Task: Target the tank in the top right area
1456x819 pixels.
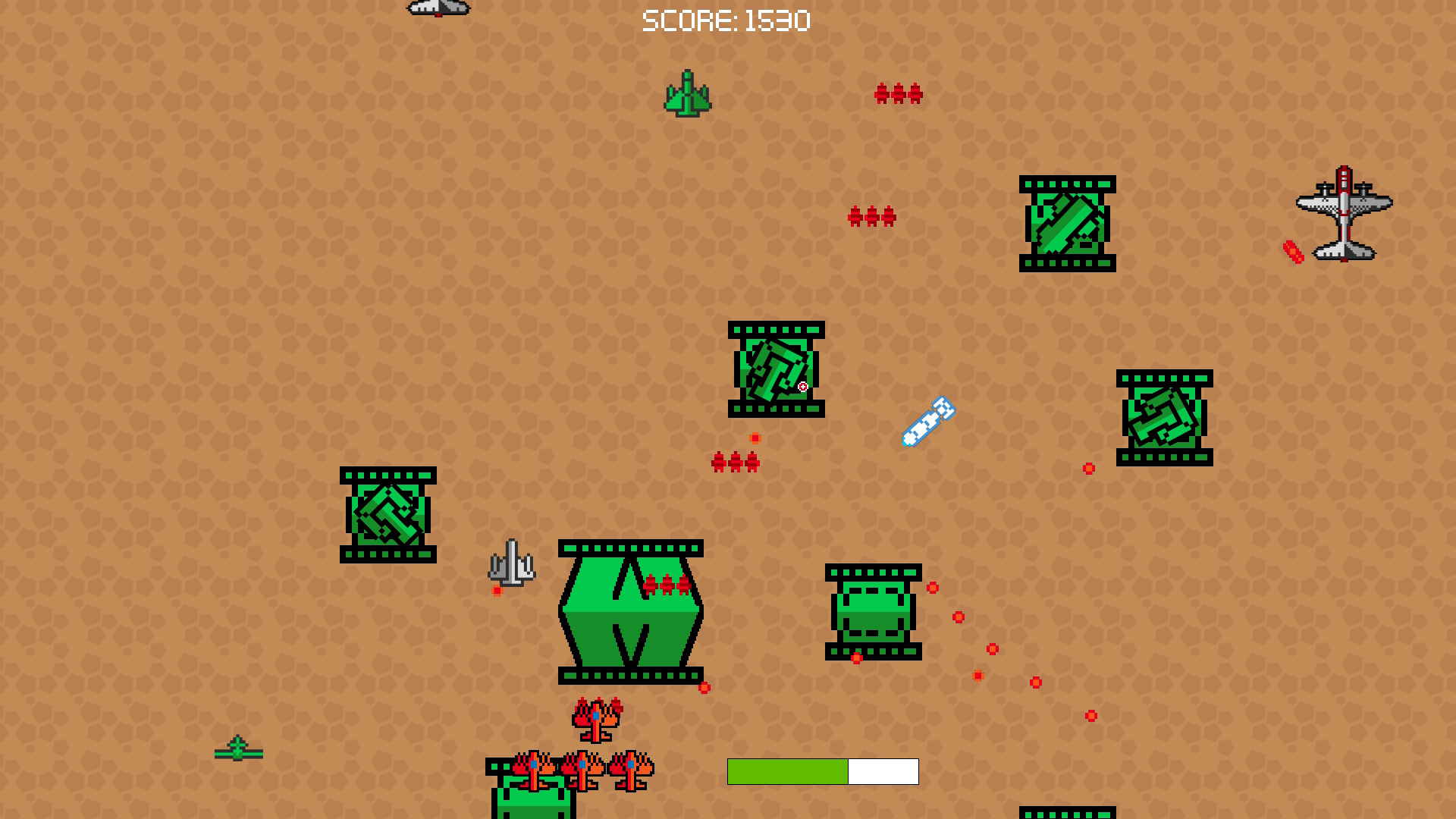Action: pos(1067,222)
